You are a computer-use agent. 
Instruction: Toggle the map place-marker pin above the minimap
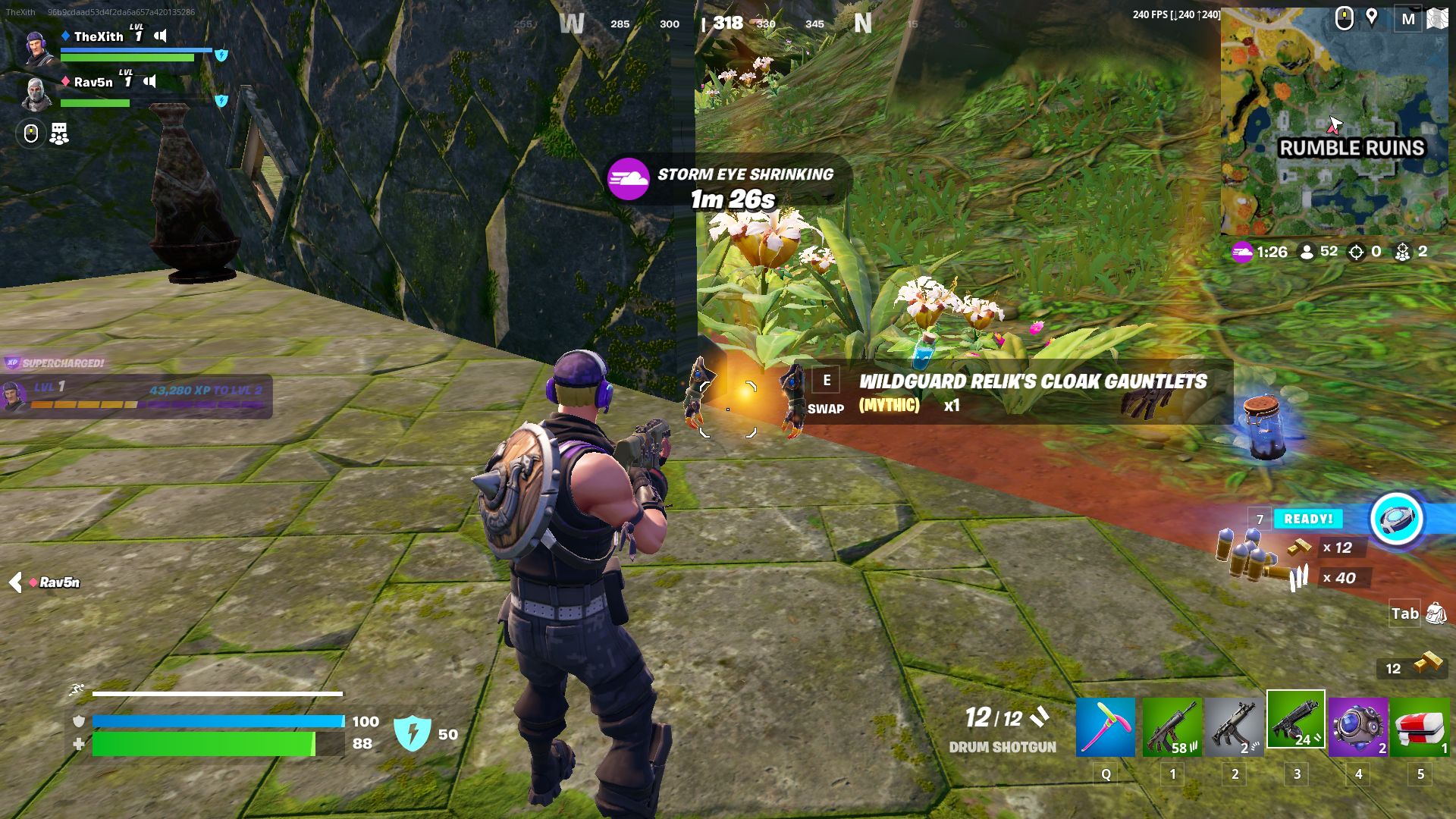1371,17
